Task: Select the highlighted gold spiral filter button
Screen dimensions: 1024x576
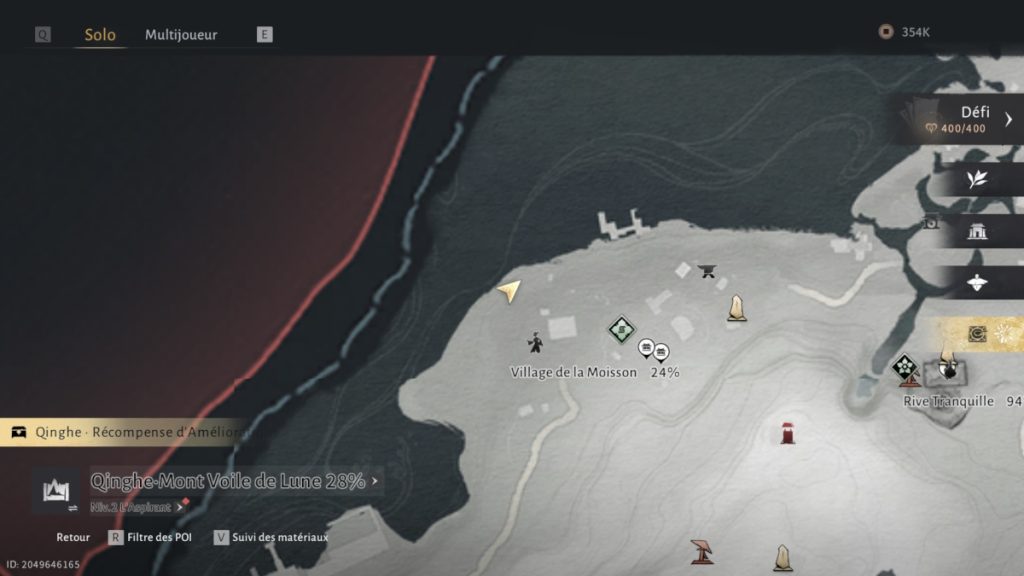Action: coord(977,334)
